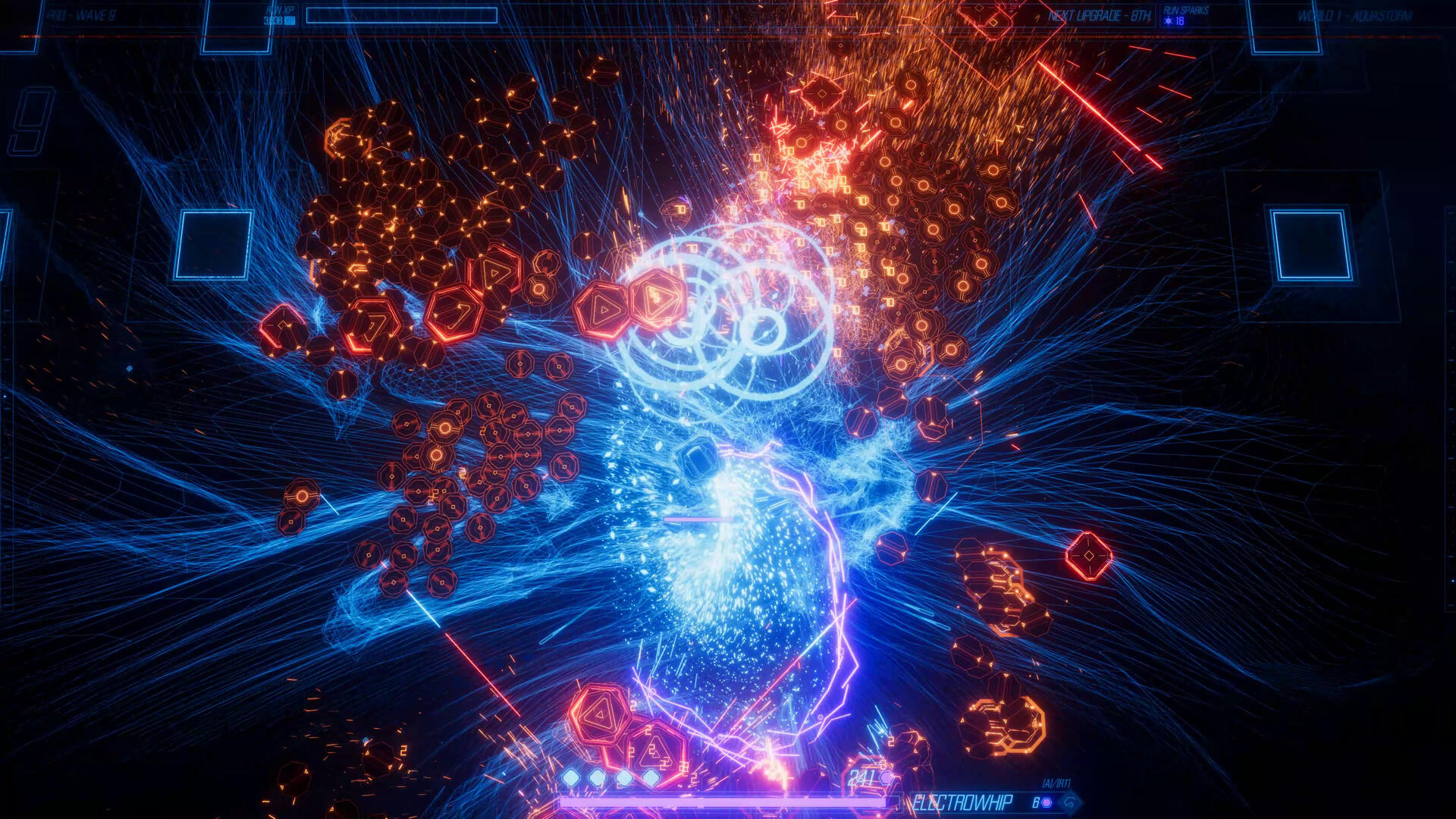Toggle the third diamond charge pip
Screen dimensions: 1456x819
[x=624, y=777]
